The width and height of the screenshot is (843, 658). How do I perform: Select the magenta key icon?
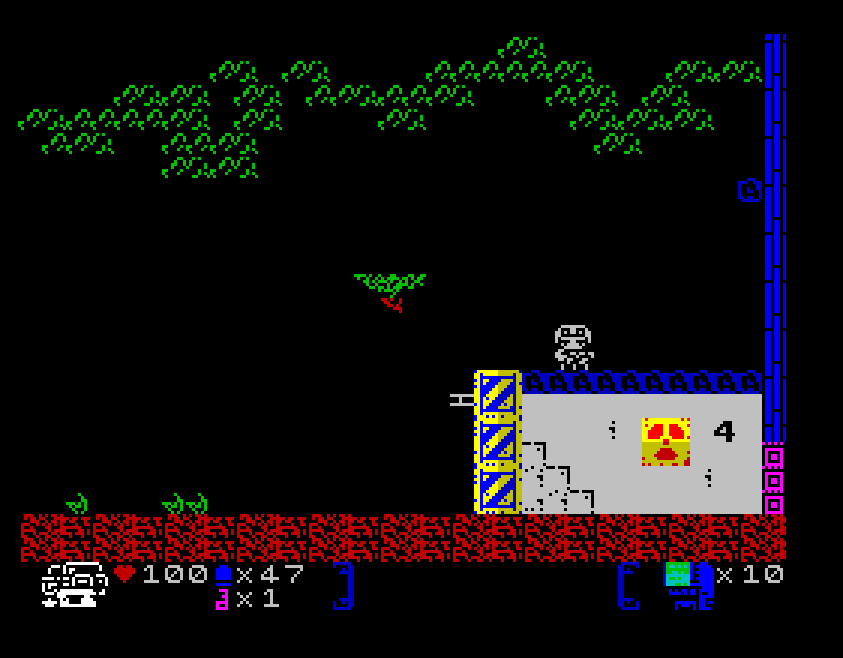222,599
